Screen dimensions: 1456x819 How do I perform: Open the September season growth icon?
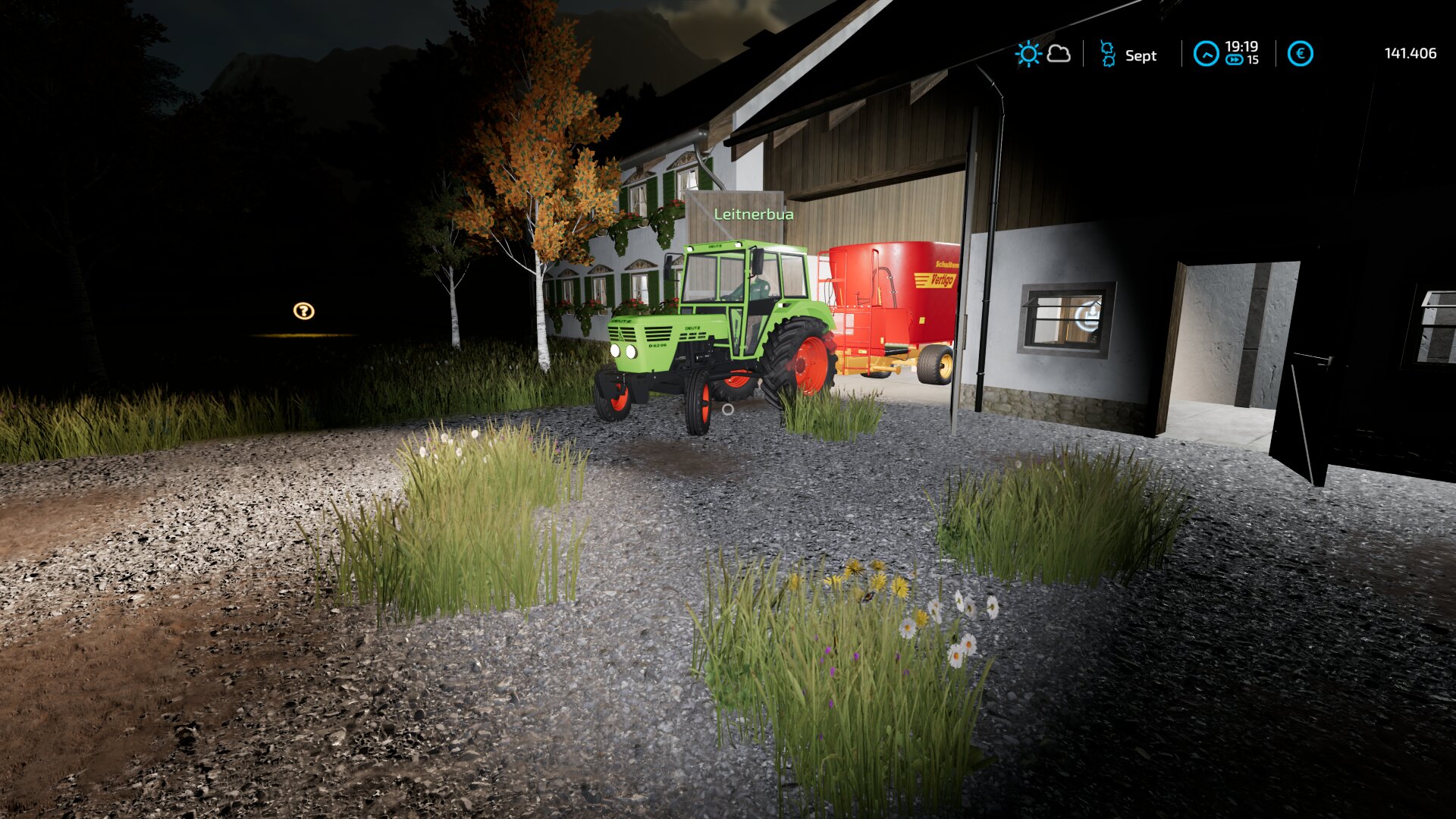[x=1107, y=54]
